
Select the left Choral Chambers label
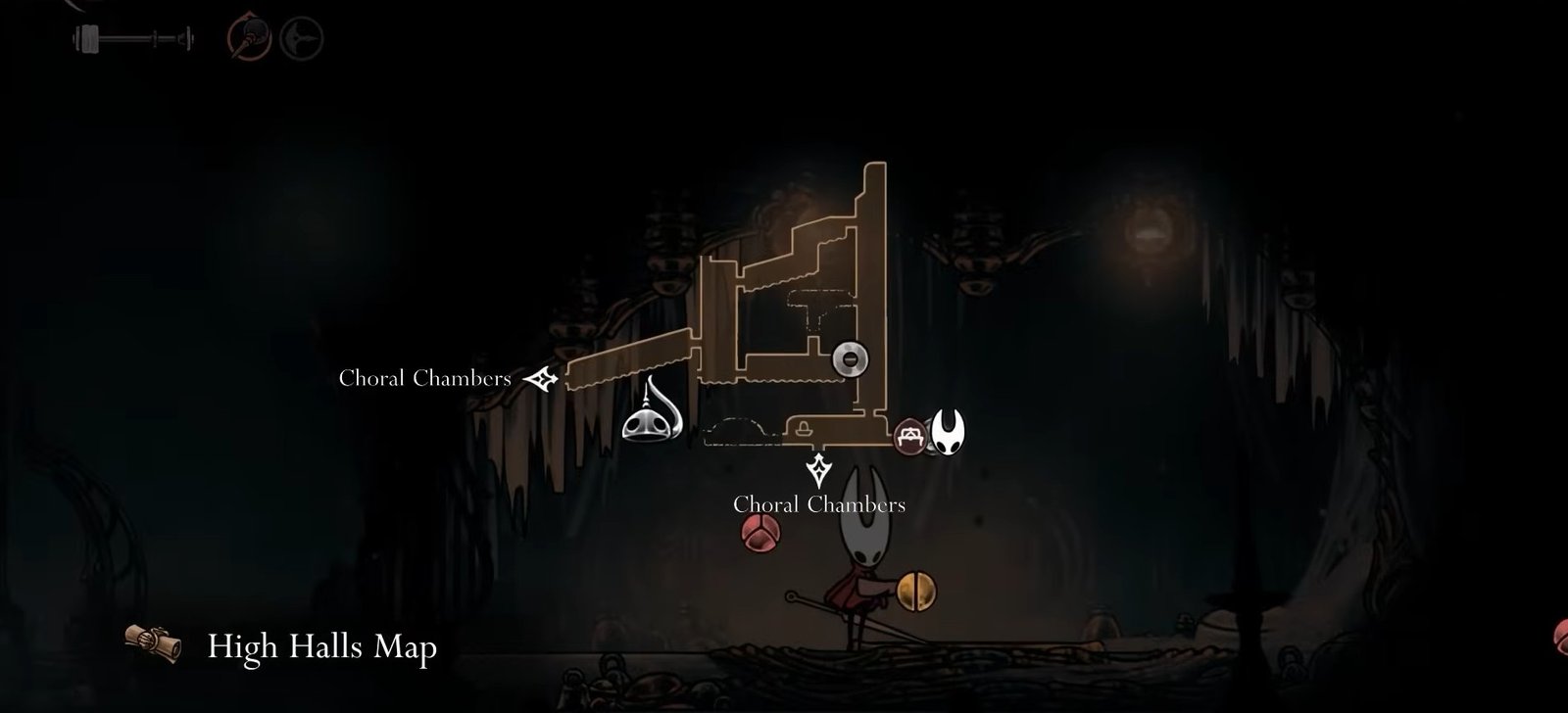coord(424,377)
